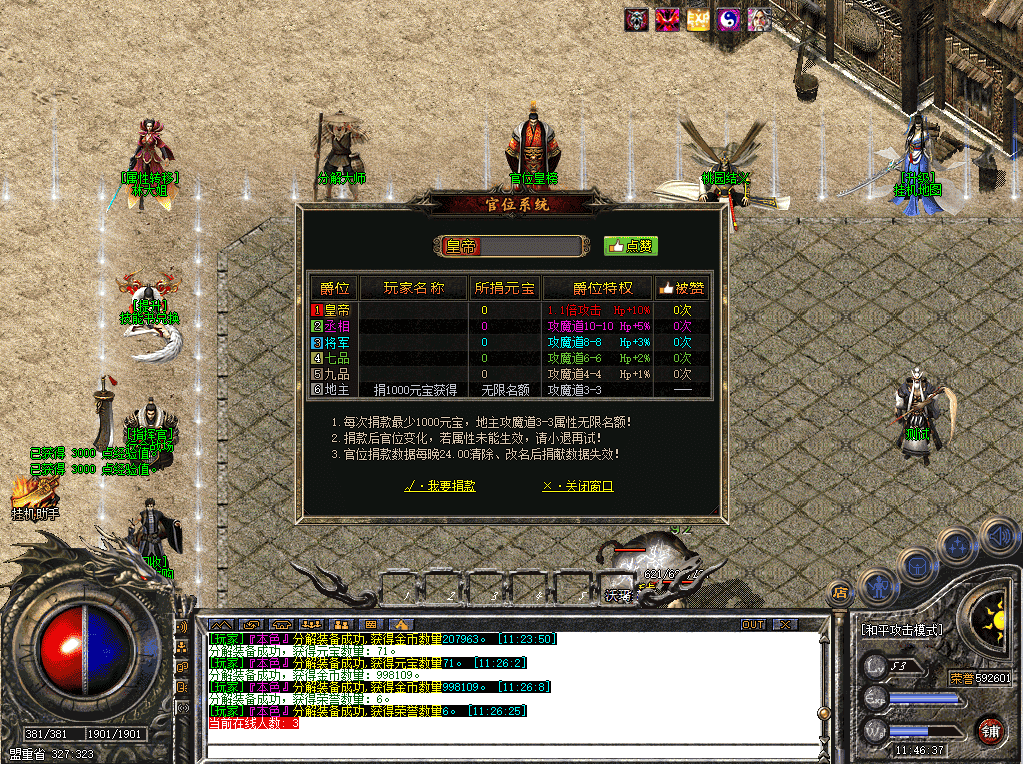The width and height of the screenshot is (1023, 764).
Task: Click the speaker sound round button
Action: pos(998,536)
